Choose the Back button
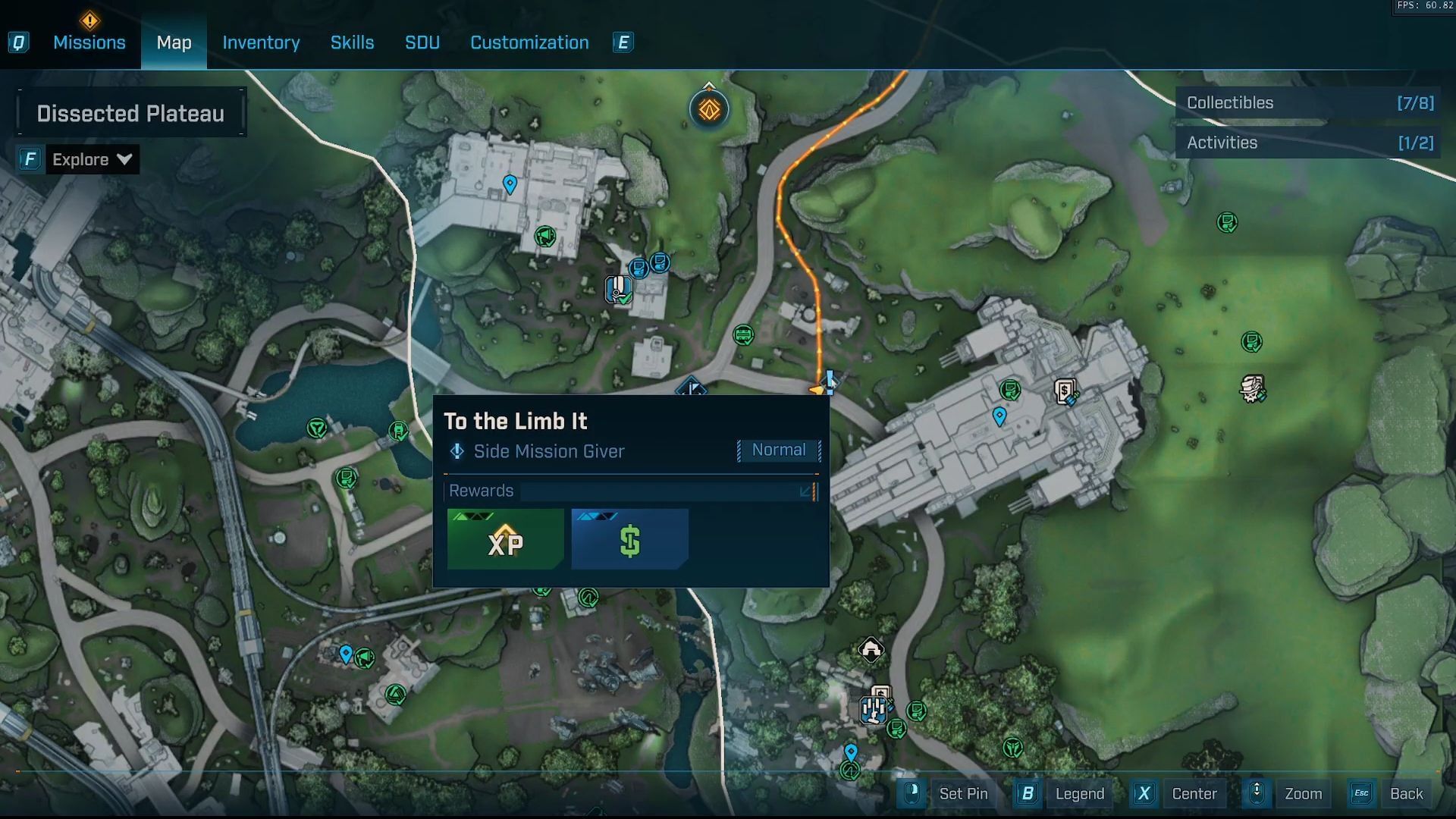The width and height of the screenshot is (1456, 819). pyautogui.click(x=1405, y=794)
